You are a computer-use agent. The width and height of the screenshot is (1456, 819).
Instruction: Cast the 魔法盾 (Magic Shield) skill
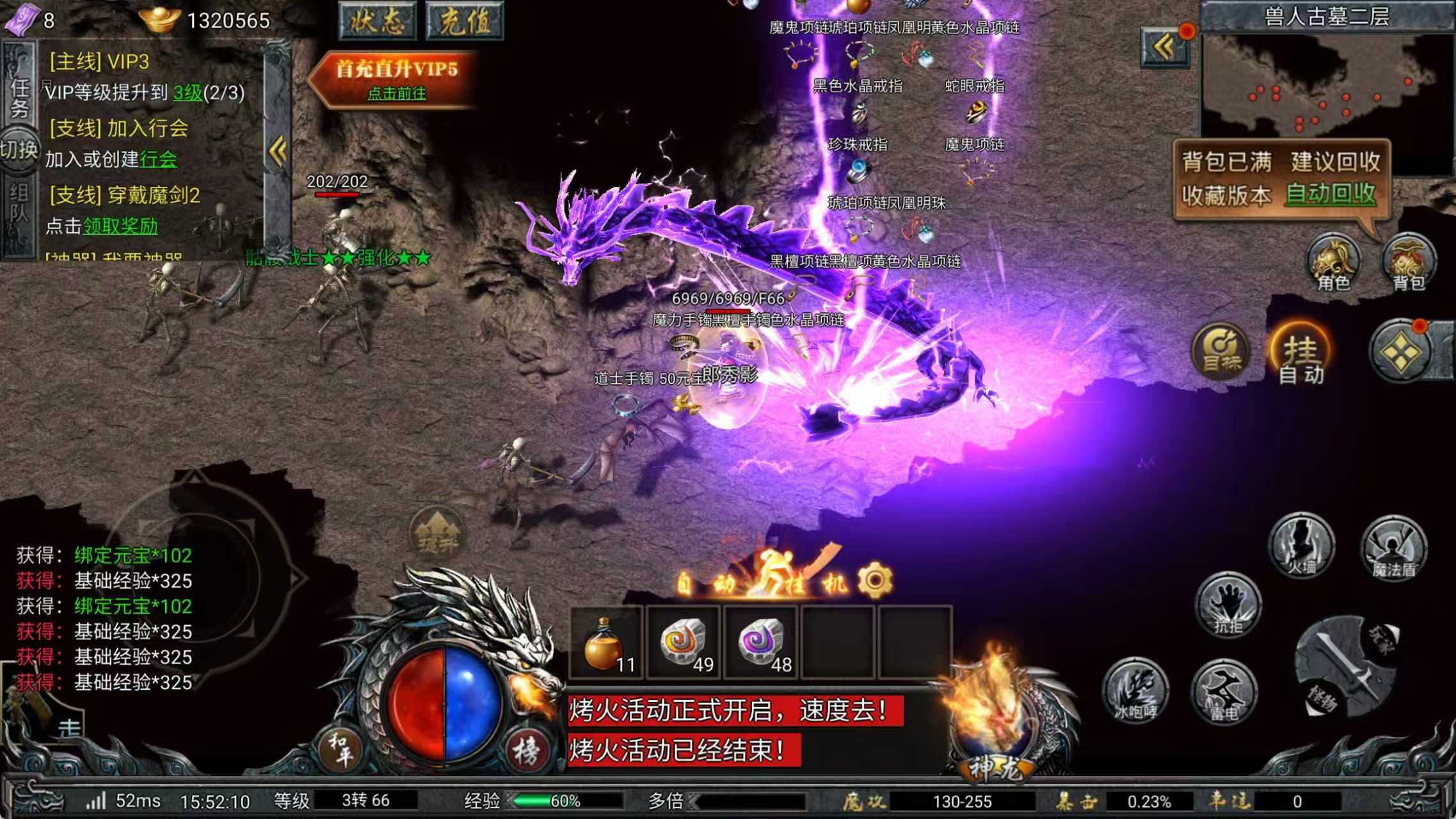pos(1395,547)
